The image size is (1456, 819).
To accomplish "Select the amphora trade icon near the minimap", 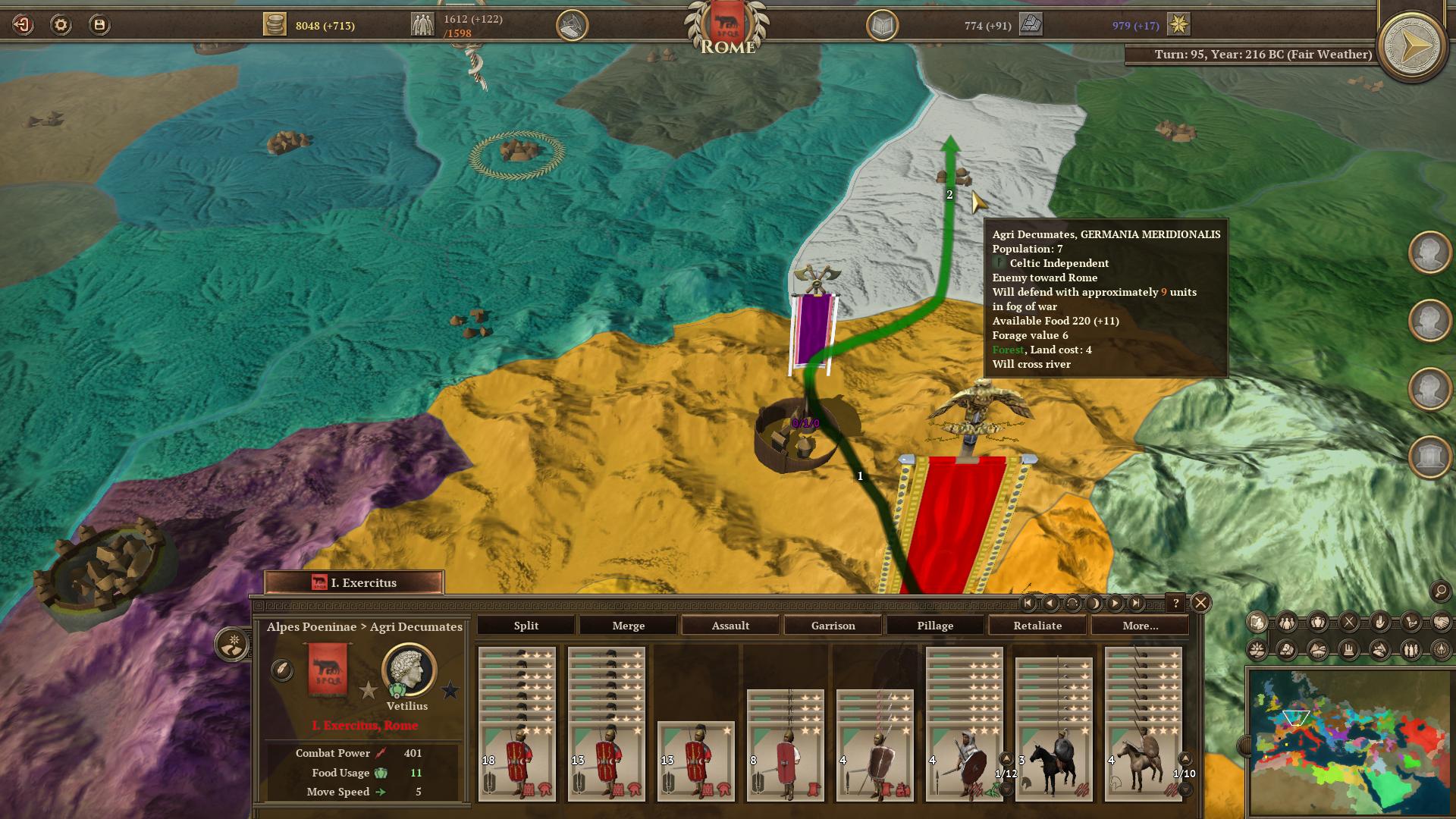I will coord(1317,623).
